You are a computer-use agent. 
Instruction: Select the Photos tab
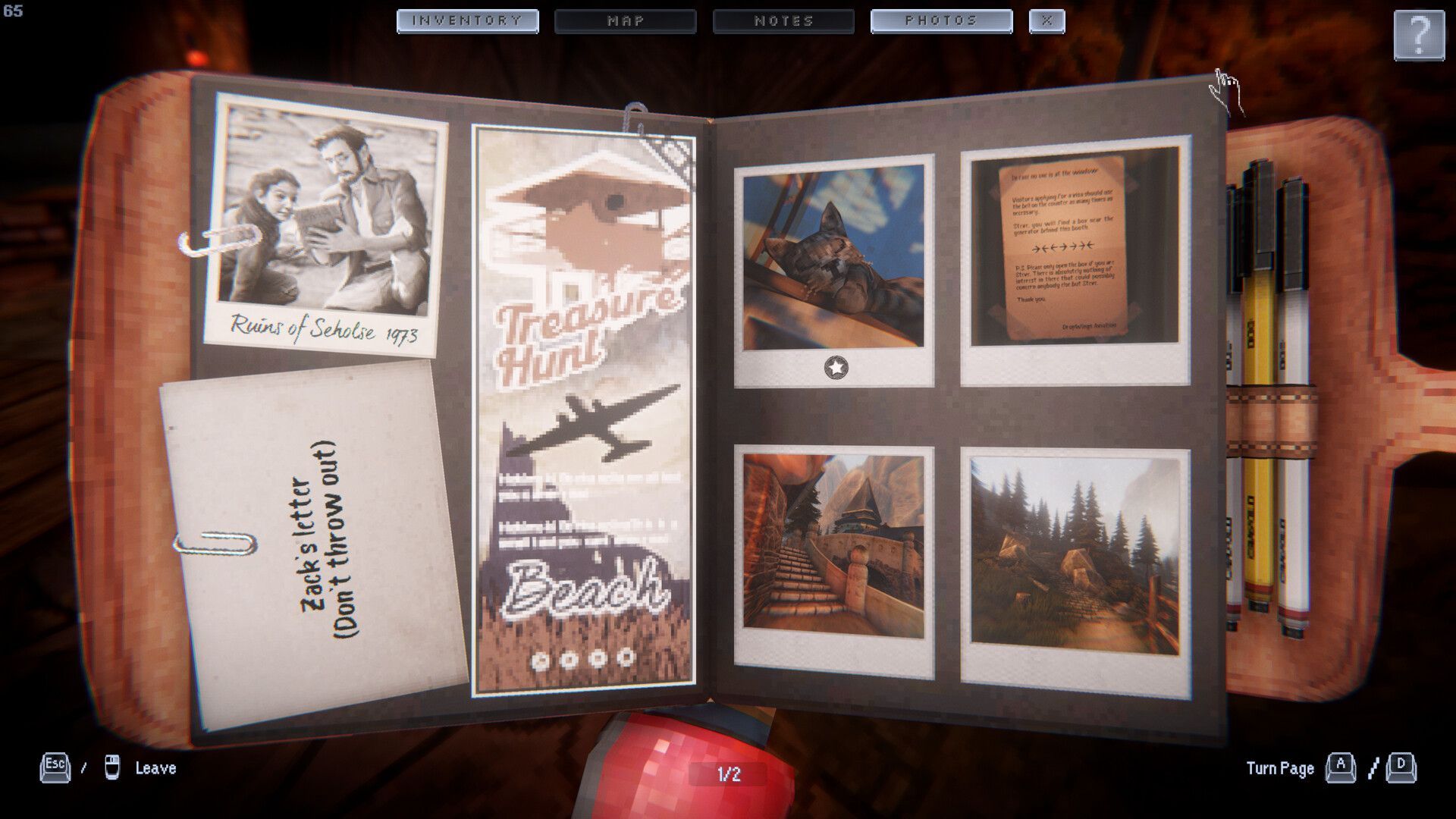941,21
